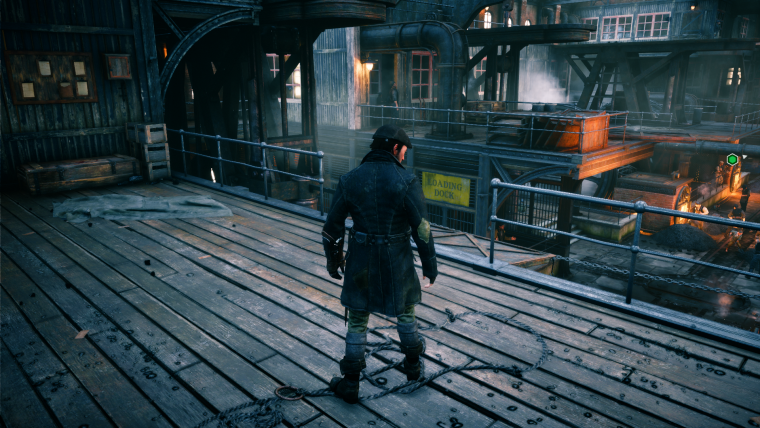Viewport: 760px width, 428px height.
Task: Click the green hexagon objective marker
Action: coord(732,159)
